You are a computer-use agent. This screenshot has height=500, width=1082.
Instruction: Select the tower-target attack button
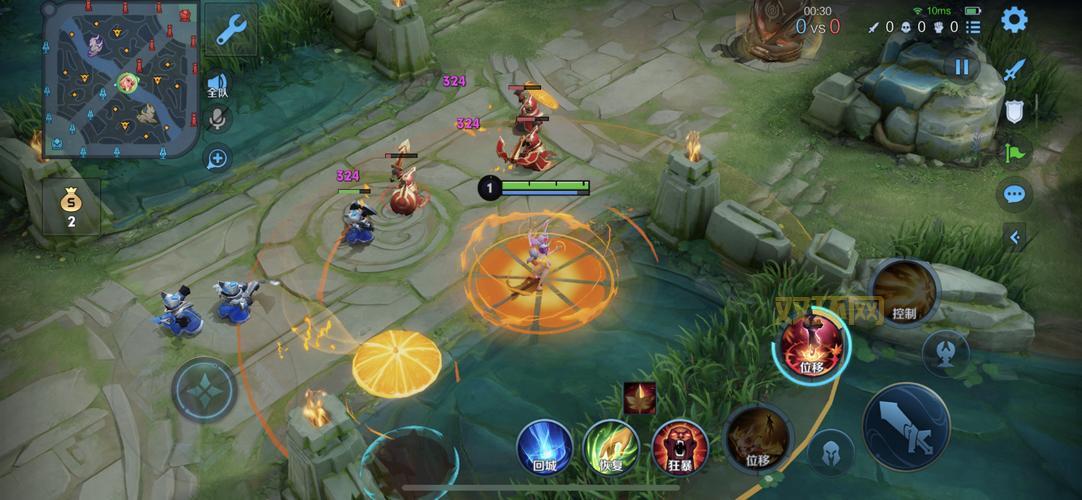click(945, 351)
